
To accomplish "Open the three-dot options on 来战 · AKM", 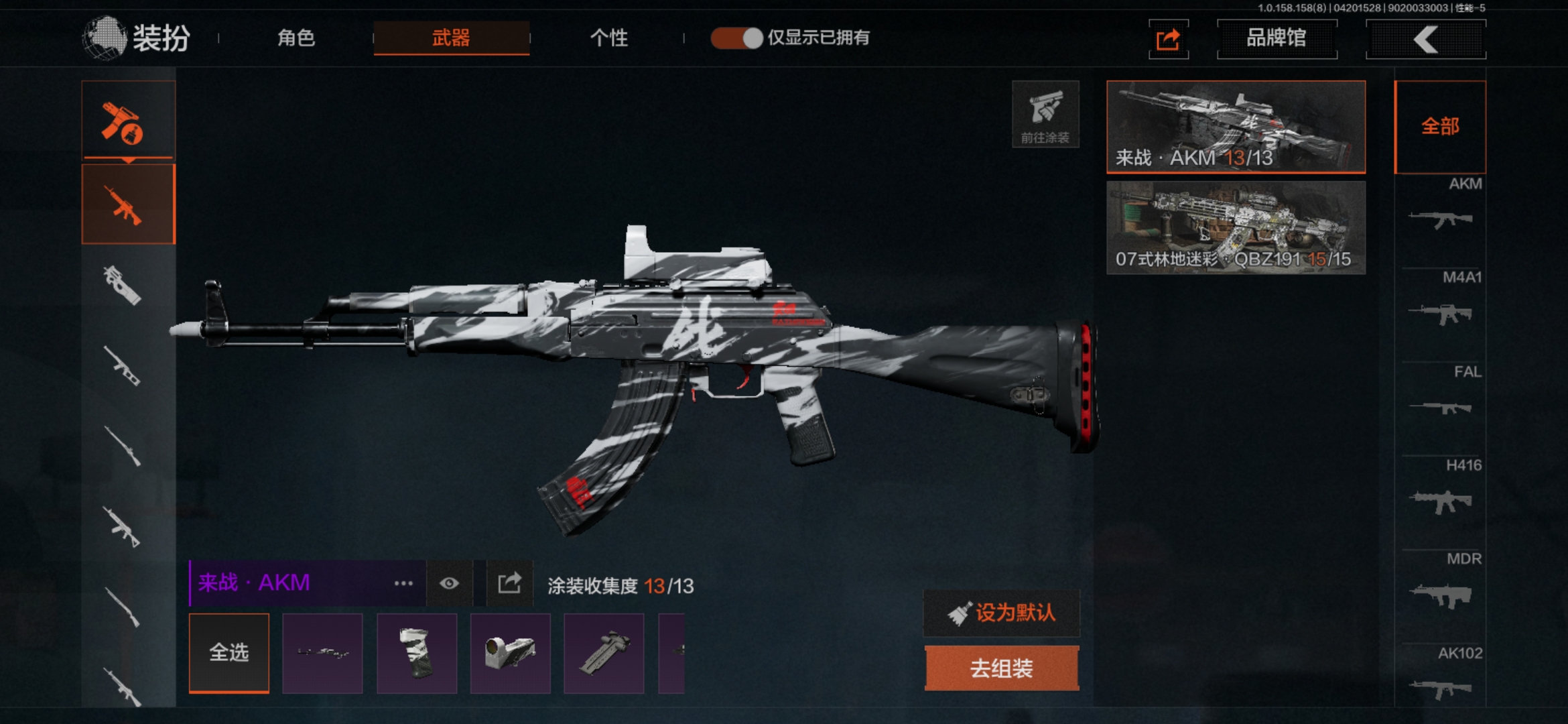I will point(403,583).
